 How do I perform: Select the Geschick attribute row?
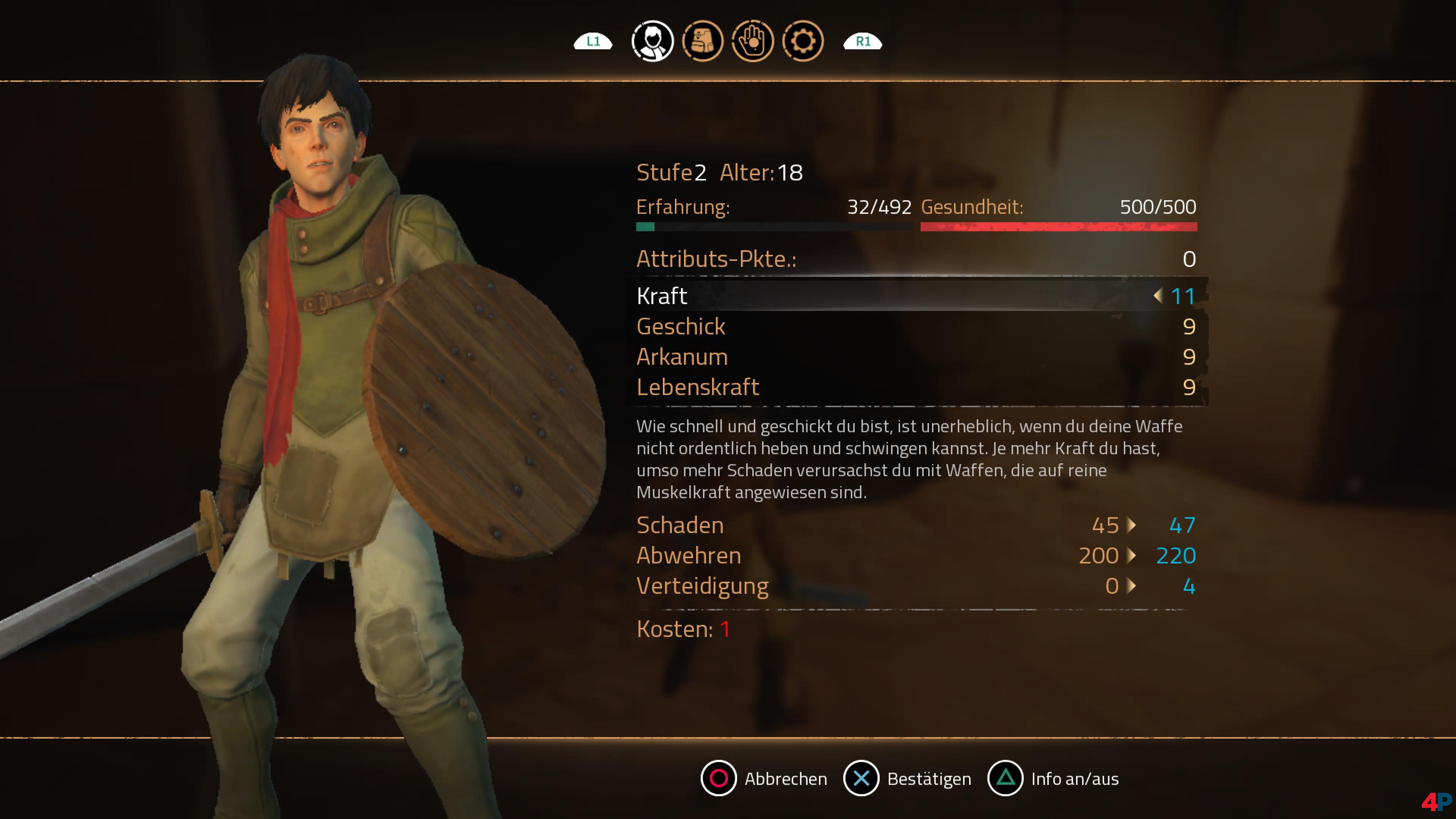(916, 327)
